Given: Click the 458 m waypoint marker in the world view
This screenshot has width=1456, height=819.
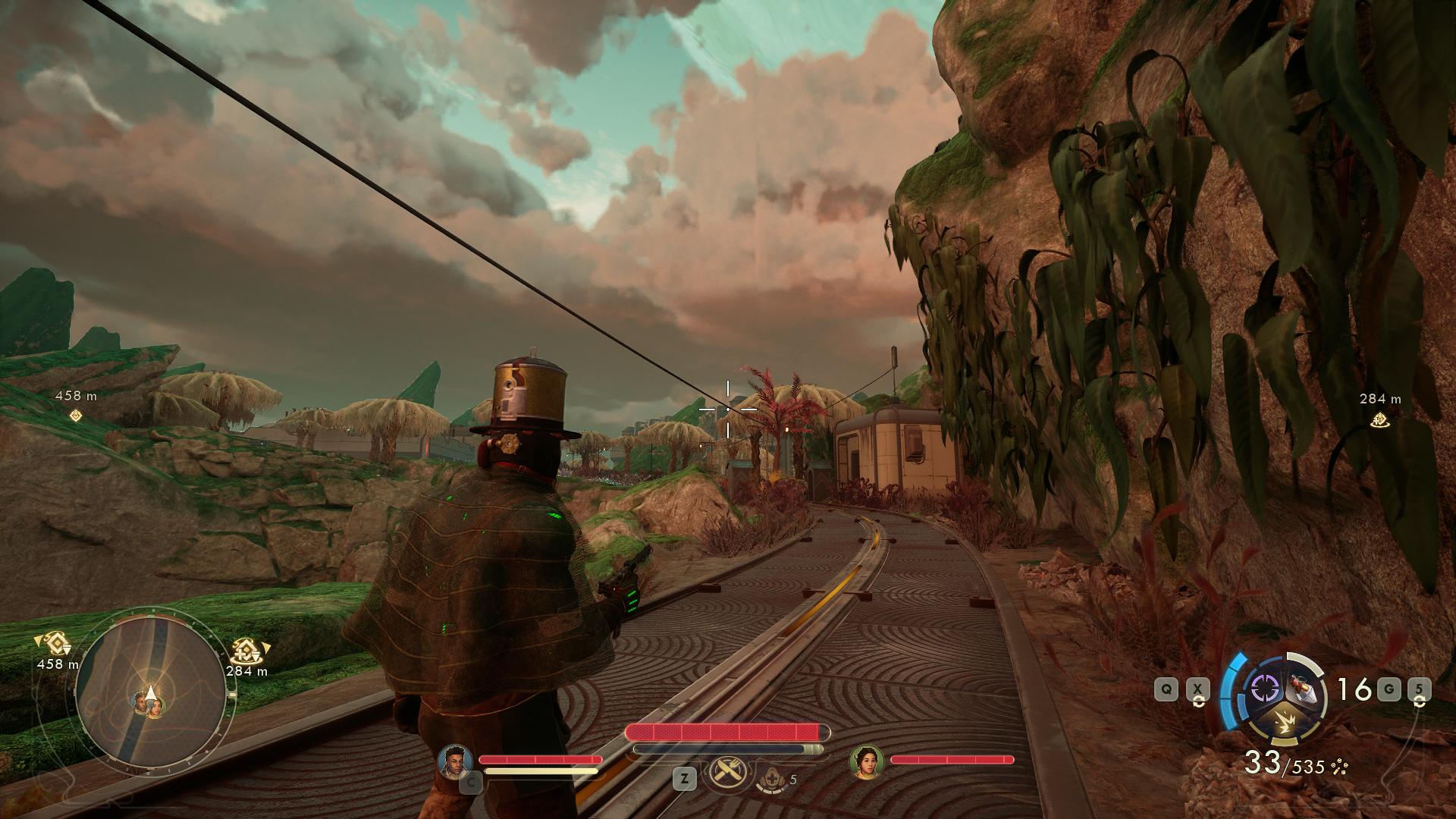Looking at the screenshot, I should pos(75,415).
